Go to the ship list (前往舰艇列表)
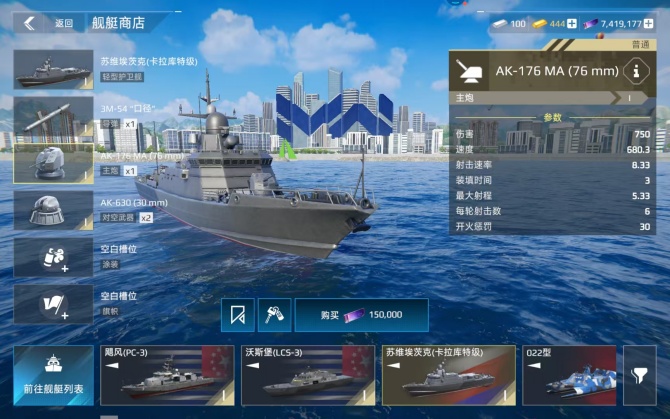Image resolution: width=670 pixels, height=419 pixels. [53, 375]
